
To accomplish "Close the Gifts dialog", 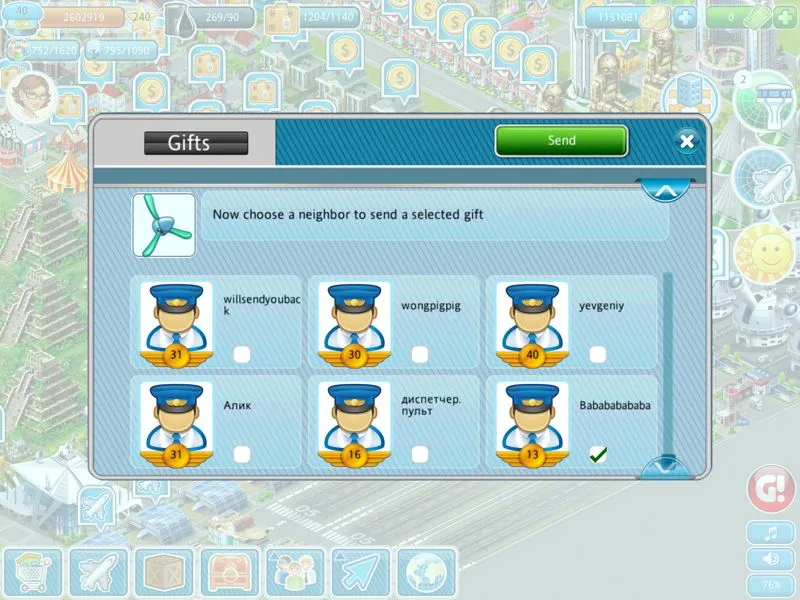I will pyautogui.click(x=686, y=141).
